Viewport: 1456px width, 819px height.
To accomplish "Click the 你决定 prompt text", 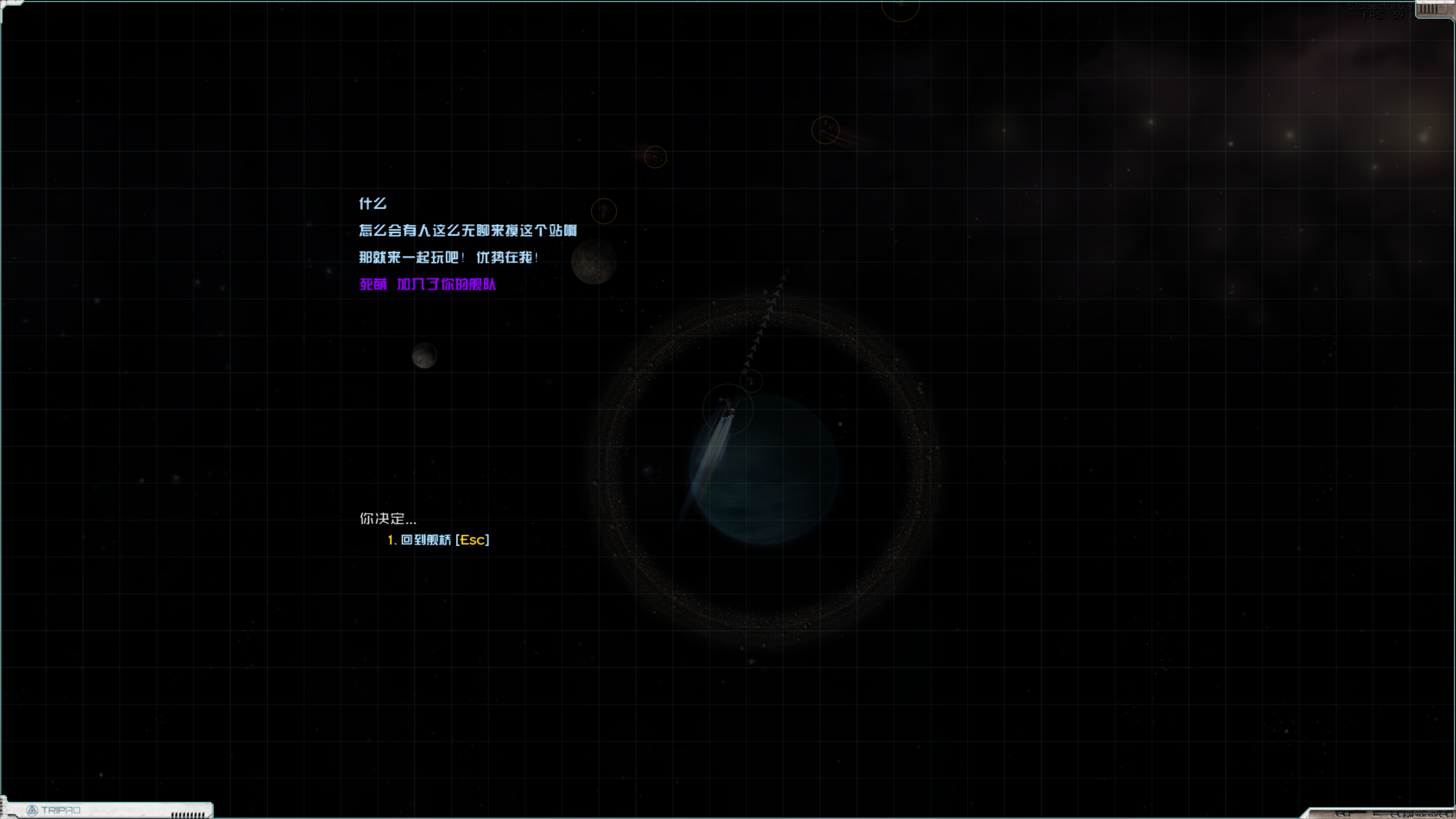I will click(388, 519).
